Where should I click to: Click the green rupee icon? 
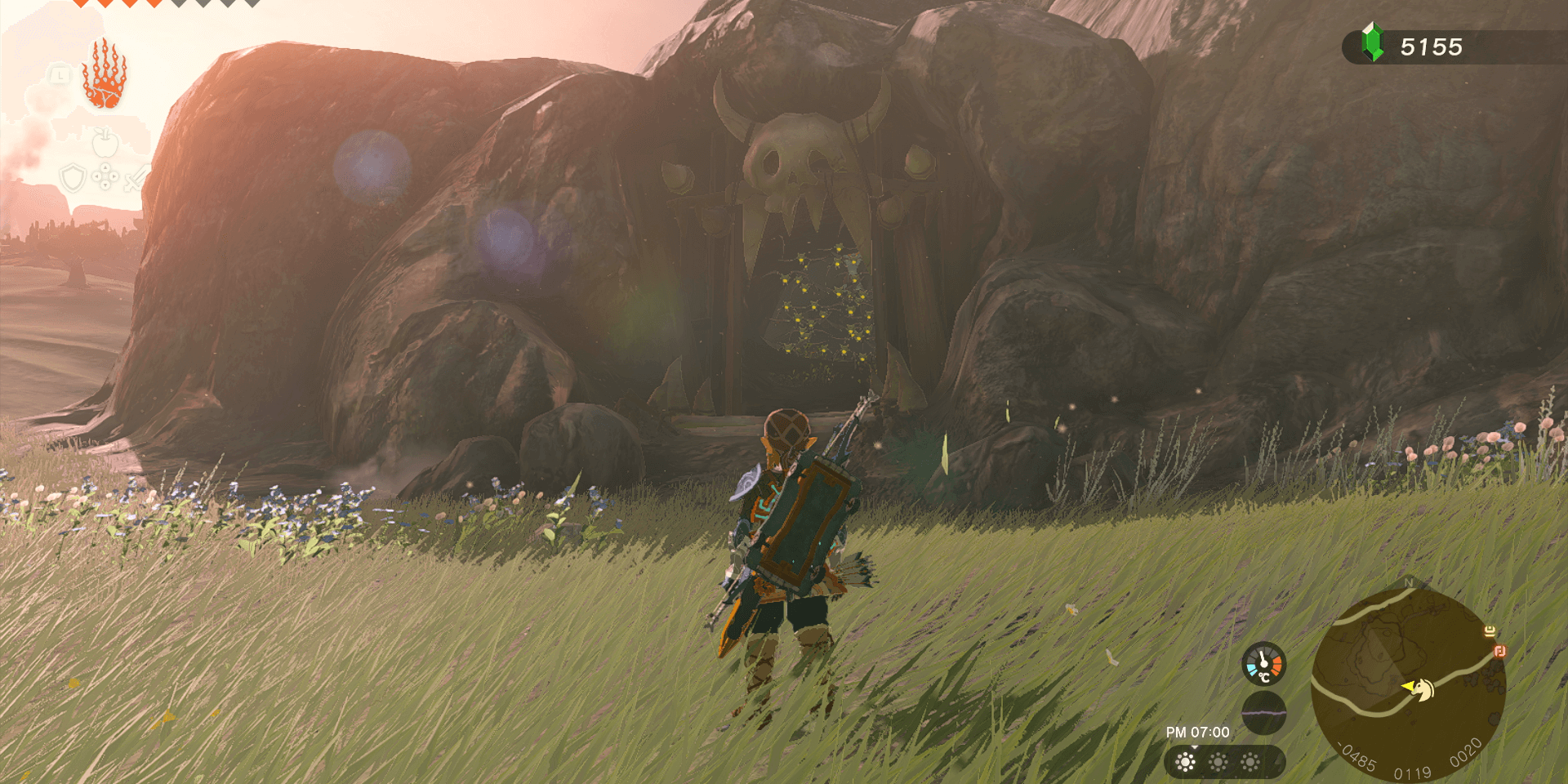(1373, 43)
